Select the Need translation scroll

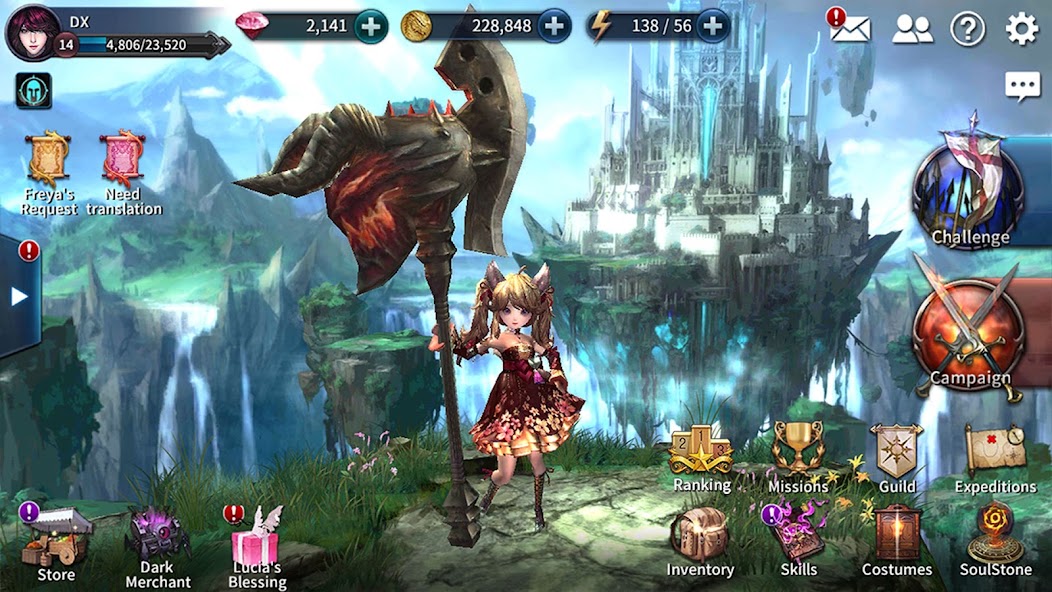click(123, 161)
